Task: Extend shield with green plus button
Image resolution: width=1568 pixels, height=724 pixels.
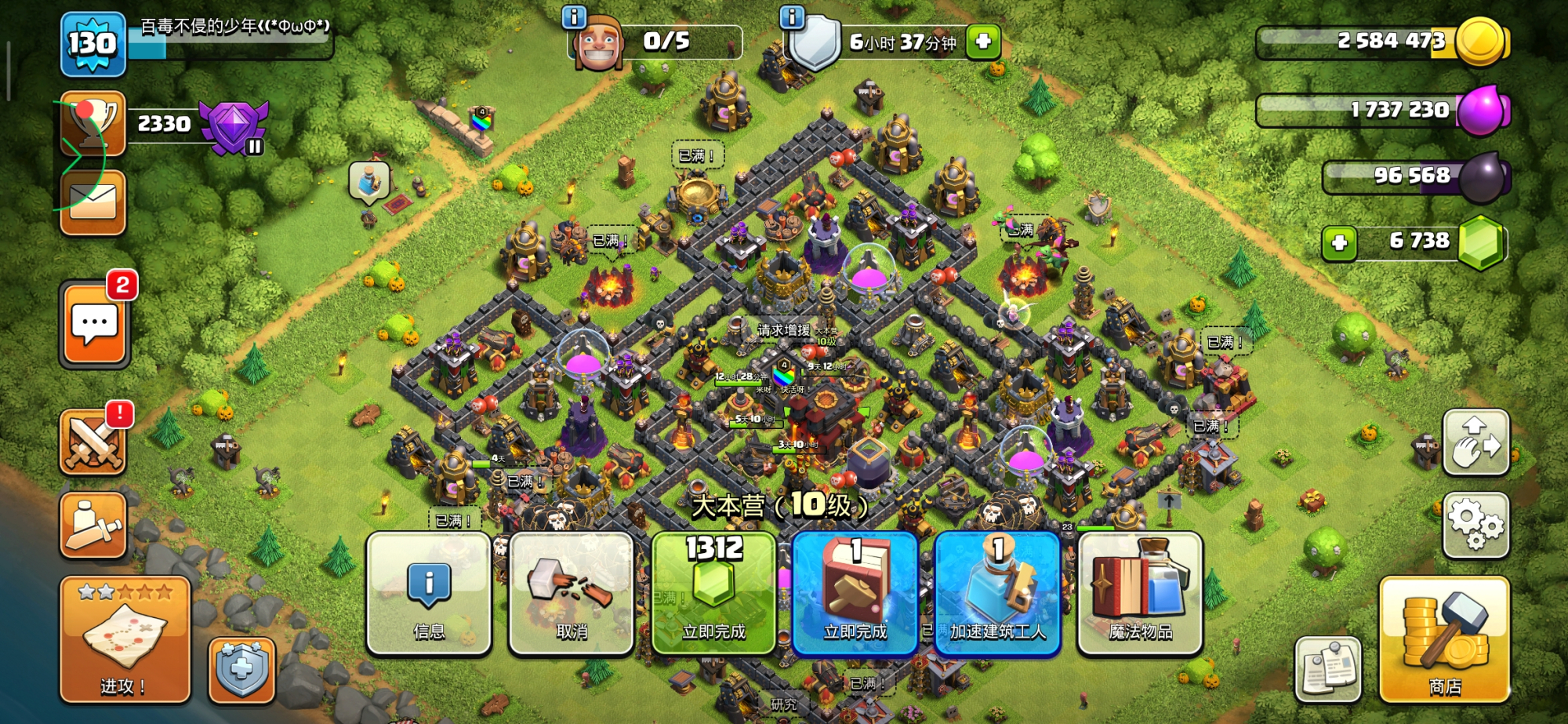Action: [983, 41]
